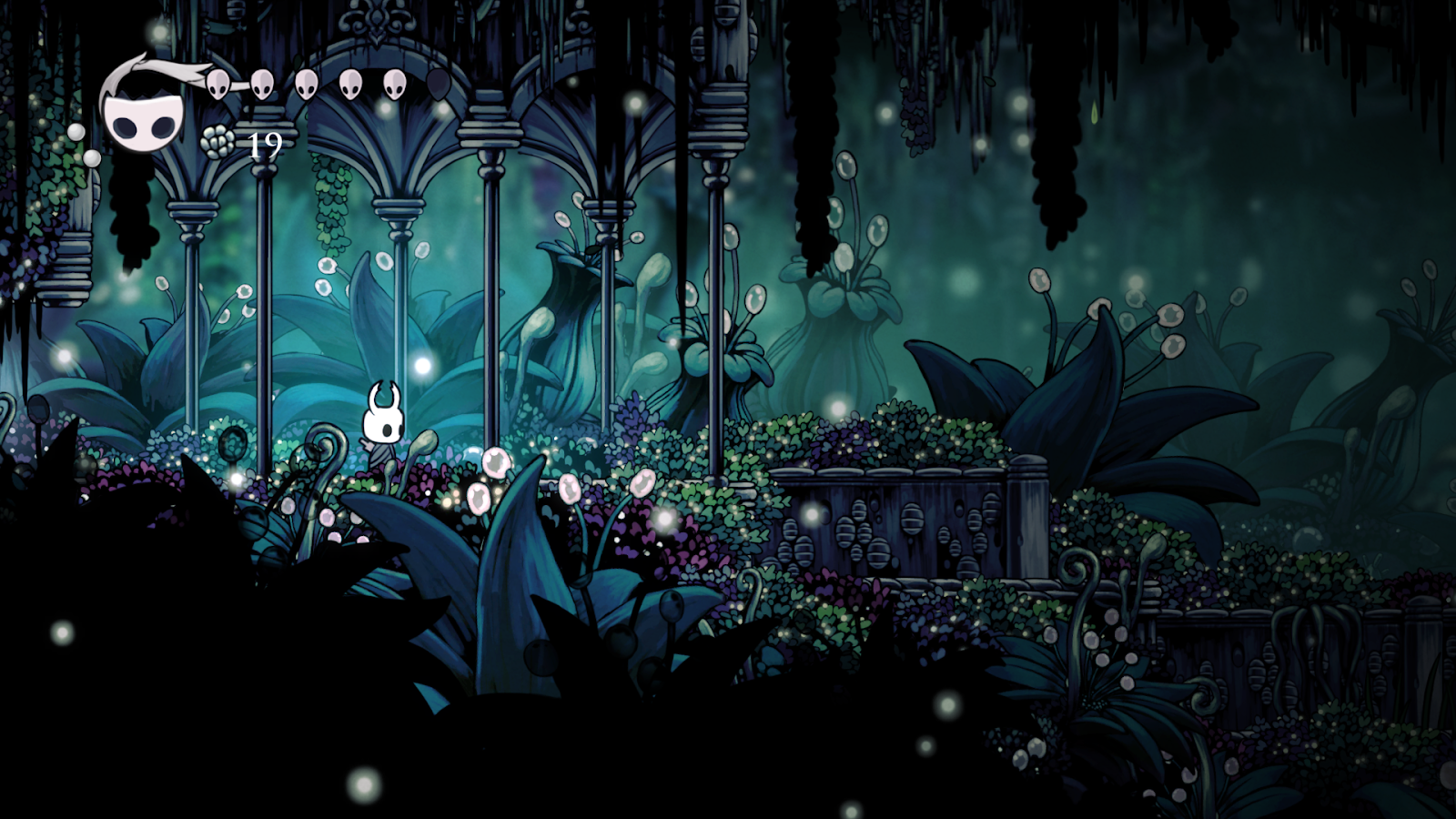Click the Geo counter reading 19
The width and height of the screenshot is (1456, 819).
(266, 144)
